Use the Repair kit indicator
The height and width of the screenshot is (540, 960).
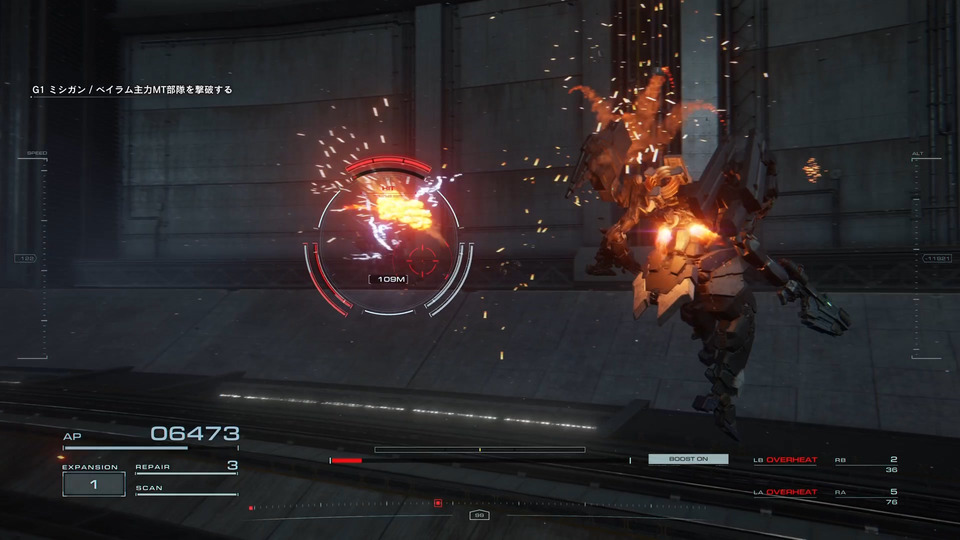(186, 467)
